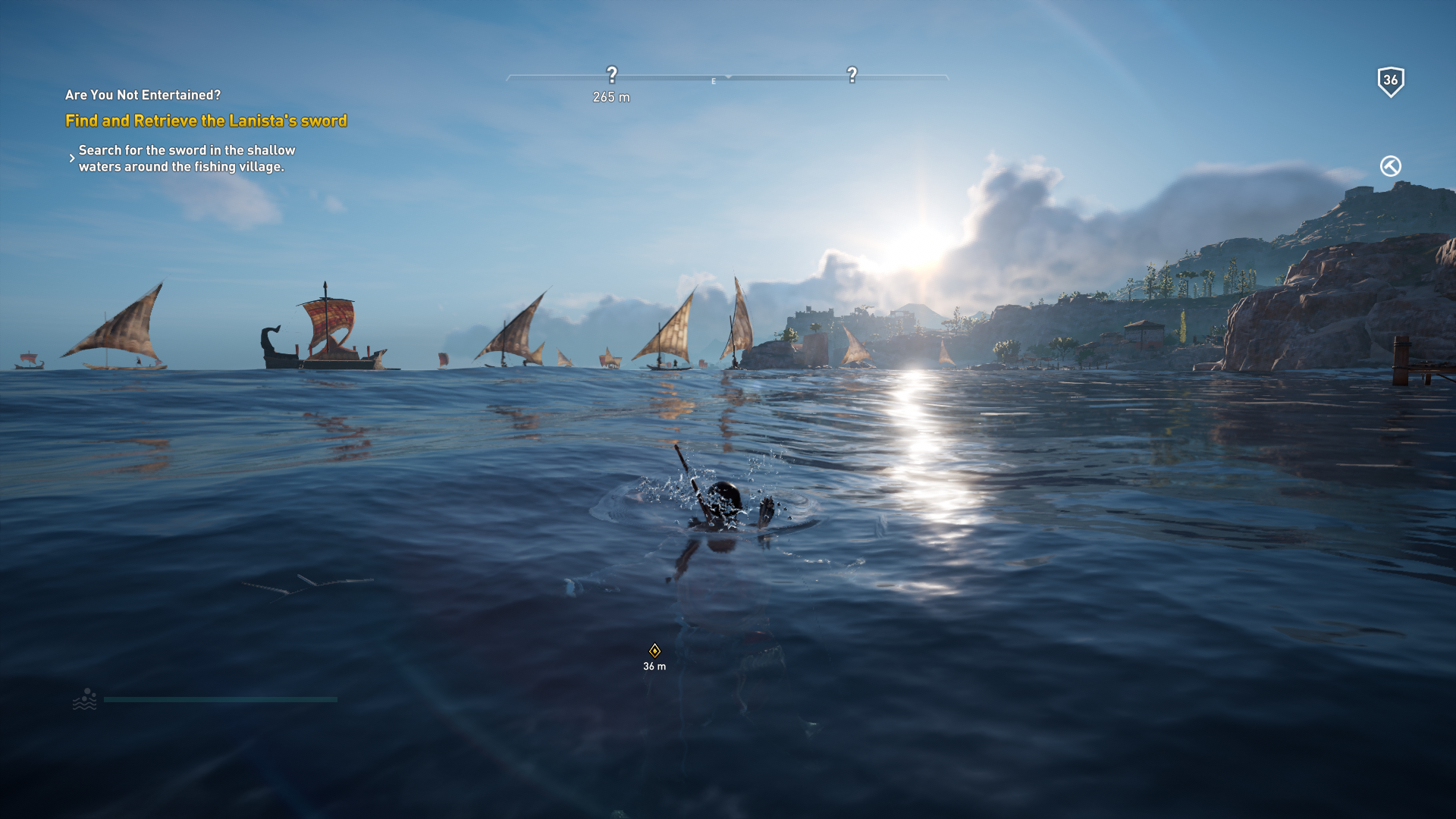Click the compass bar's center heading pointer
The image size is (1456, 819).
(728, 77)
